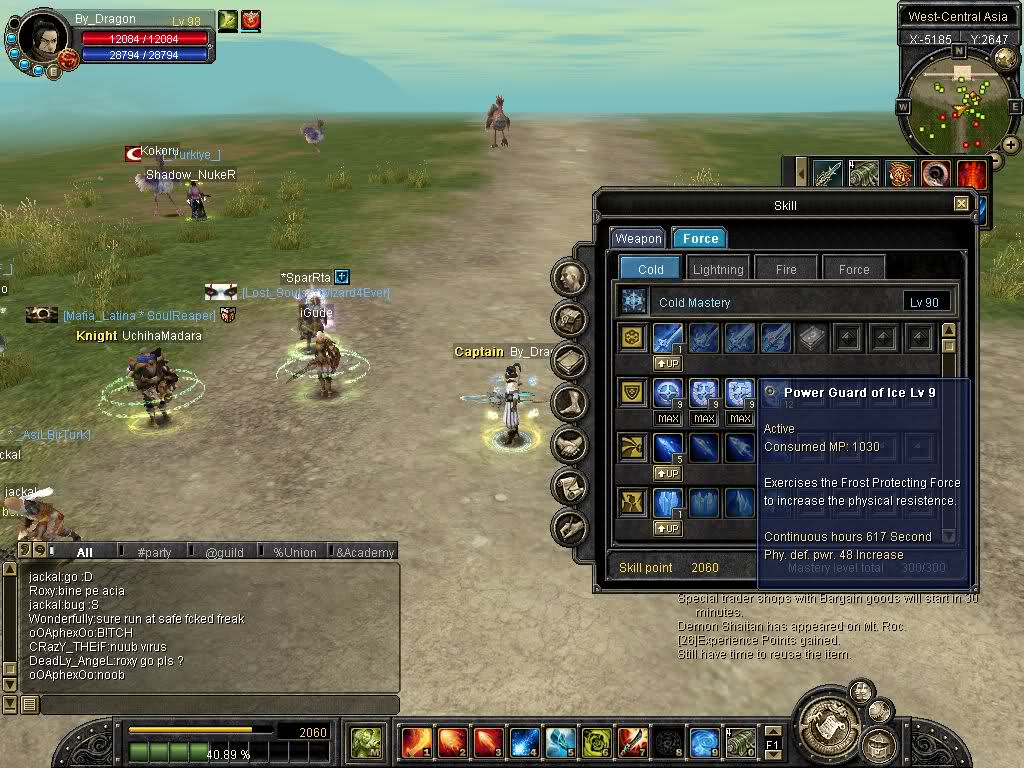
Task: Open the &Academy chat tab
Action: [364, 552]
